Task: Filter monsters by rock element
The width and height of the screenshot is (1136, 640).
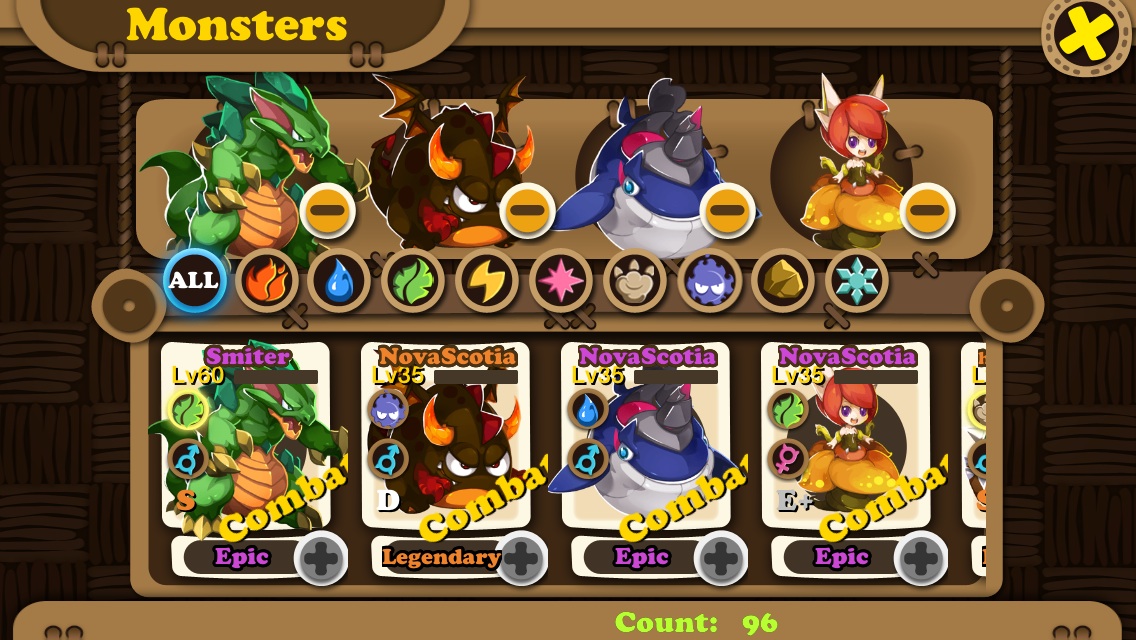Action: coord(783,281)
